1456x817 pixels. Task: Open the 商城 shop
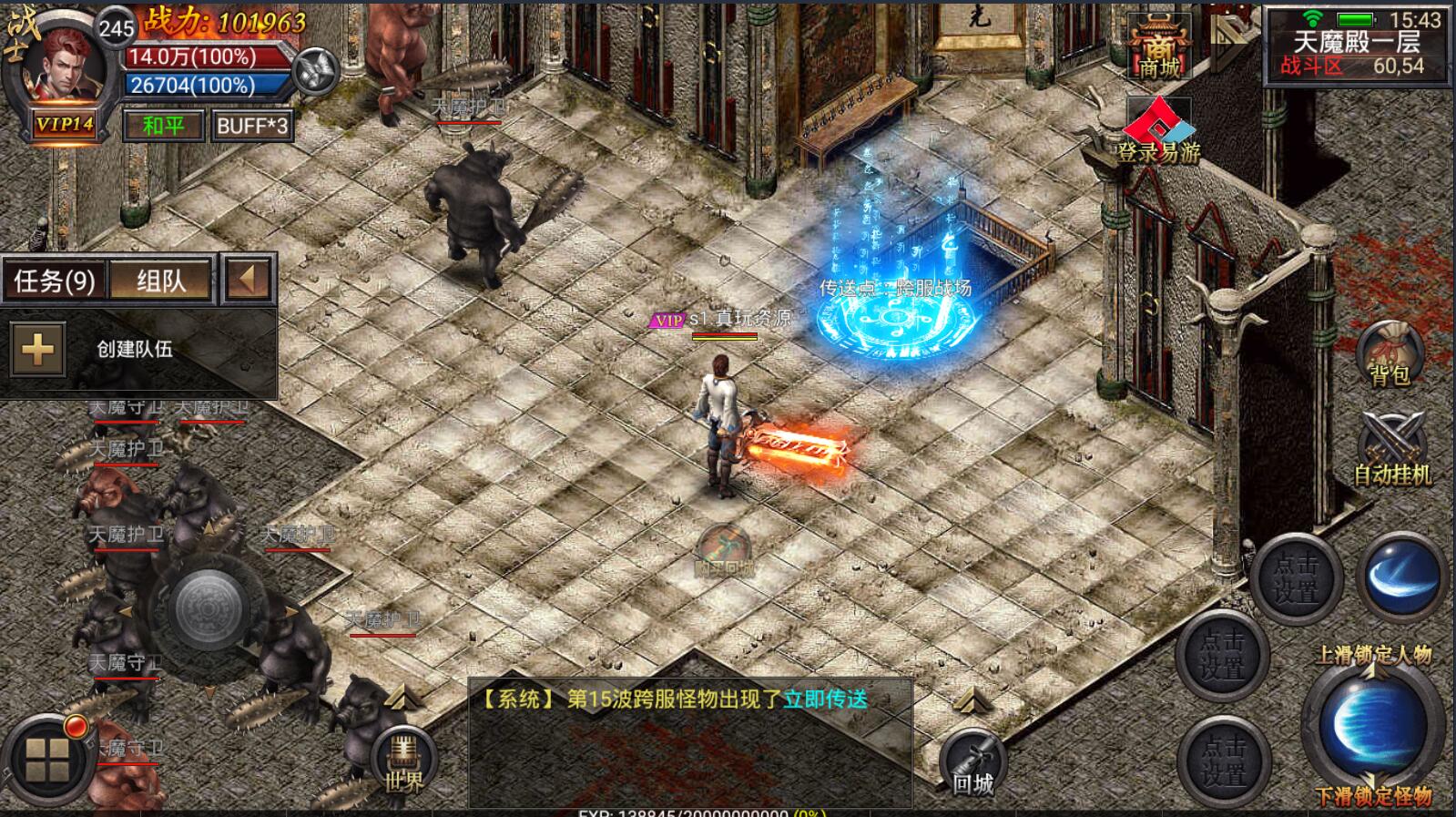[x=1158, y=47]
